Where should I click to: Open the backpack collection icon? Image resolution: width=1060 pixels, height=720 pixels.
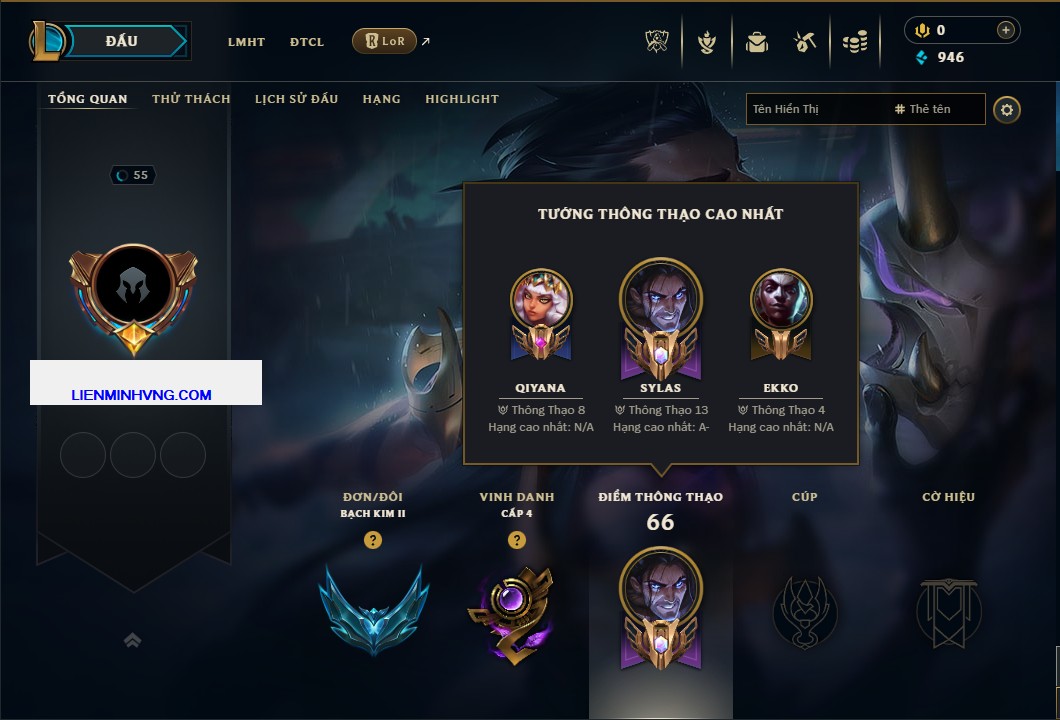tap(756, 42)
